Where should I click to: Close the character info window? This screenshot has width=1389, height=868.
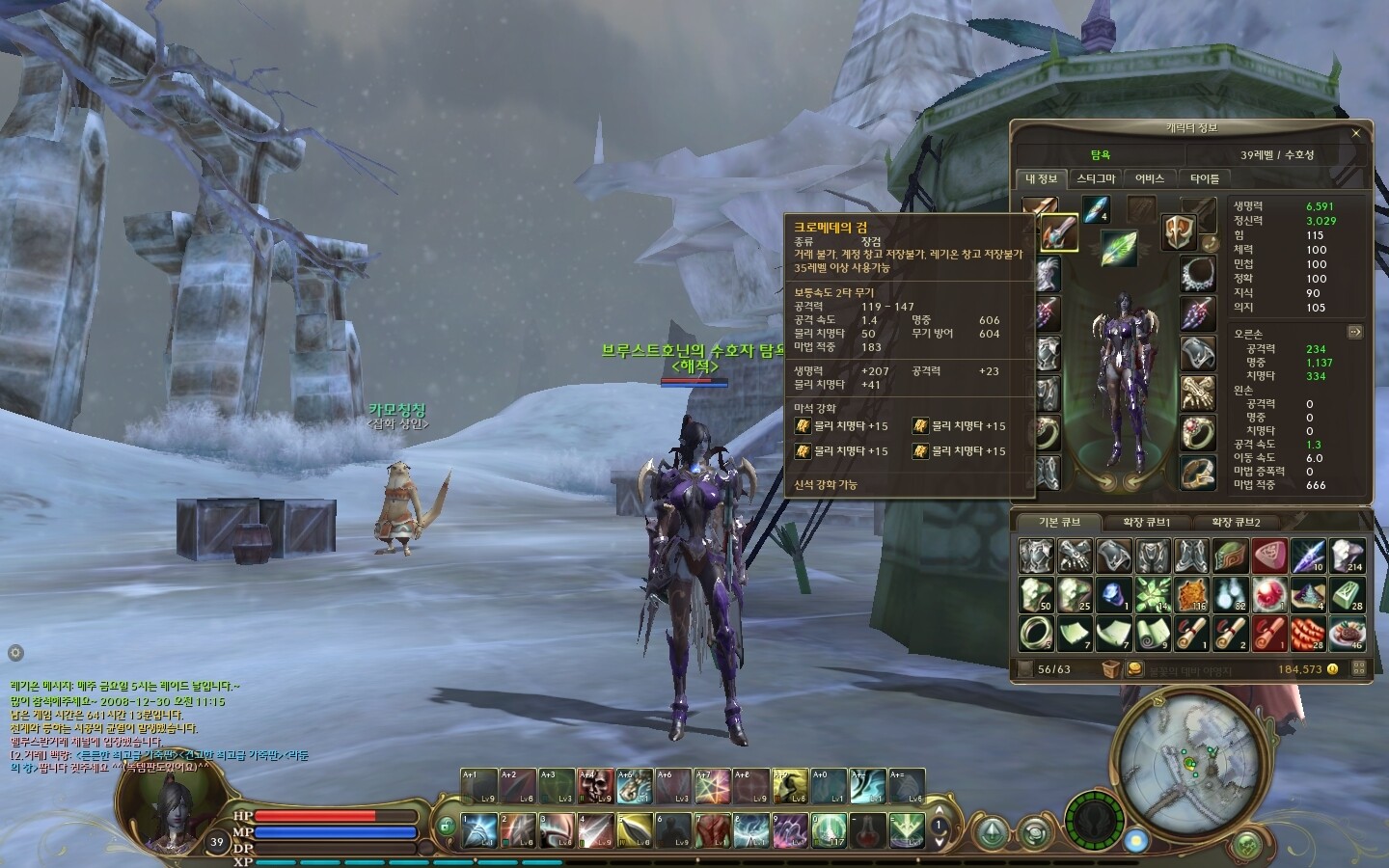click(x=1356, y=133)
